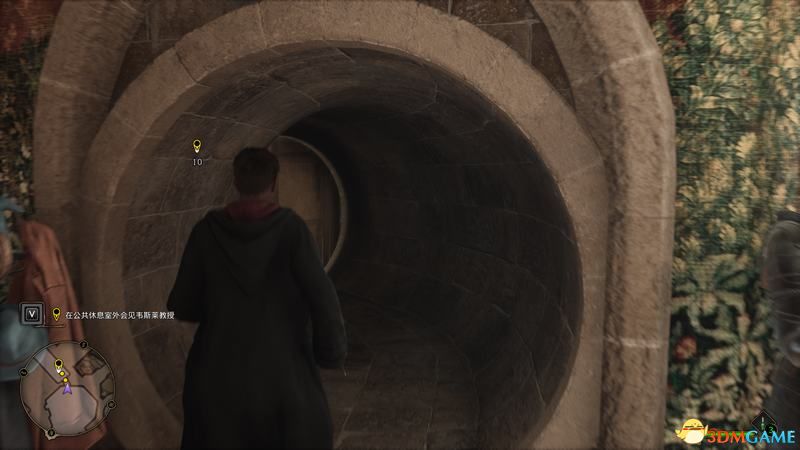This screenshot has width=800, height=450.
Task: Open the circular minimap
Action: (68, 382)
